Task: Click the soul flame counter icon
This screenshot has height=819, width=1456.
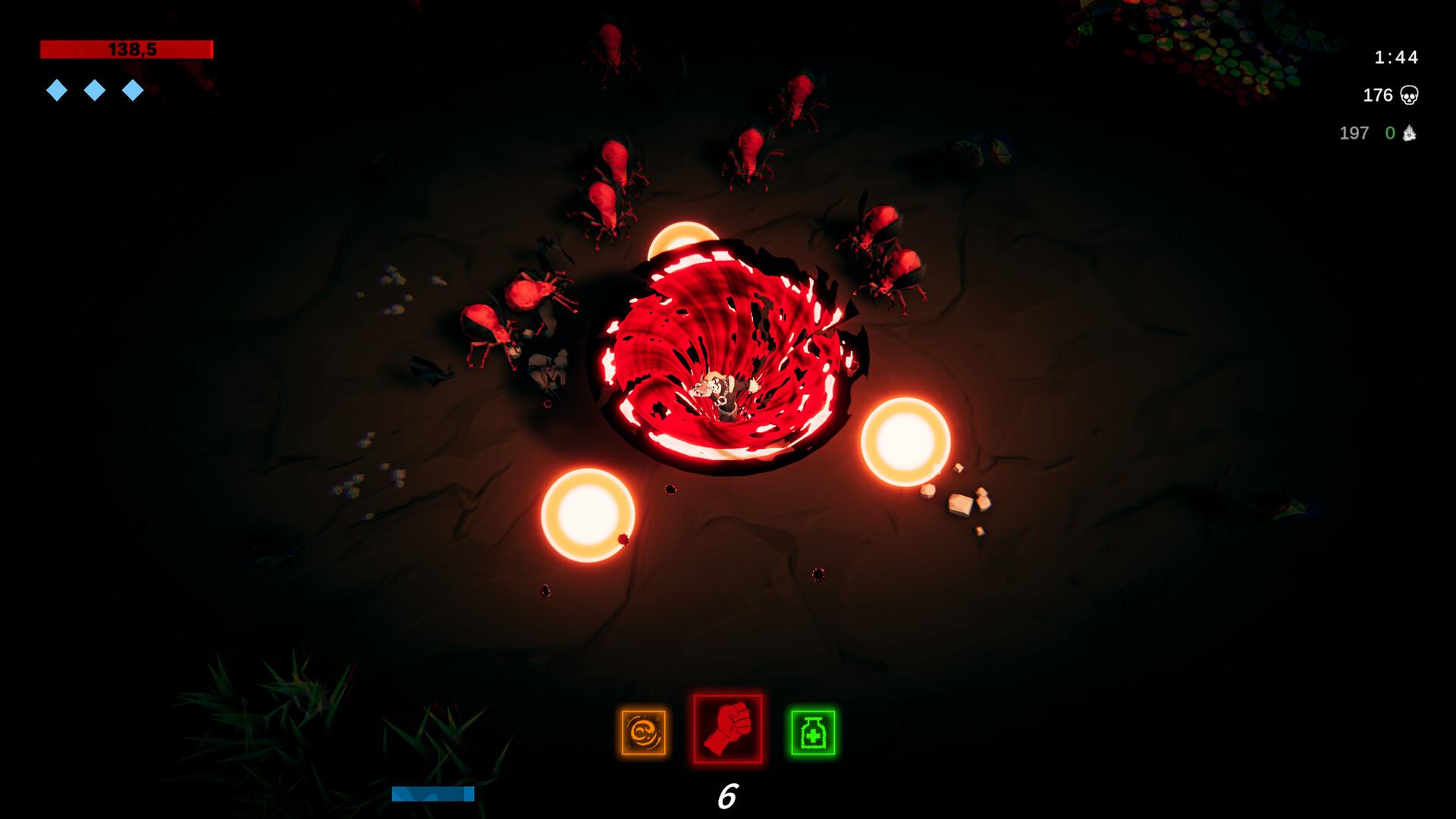Action: click(x=1411, y=133)
